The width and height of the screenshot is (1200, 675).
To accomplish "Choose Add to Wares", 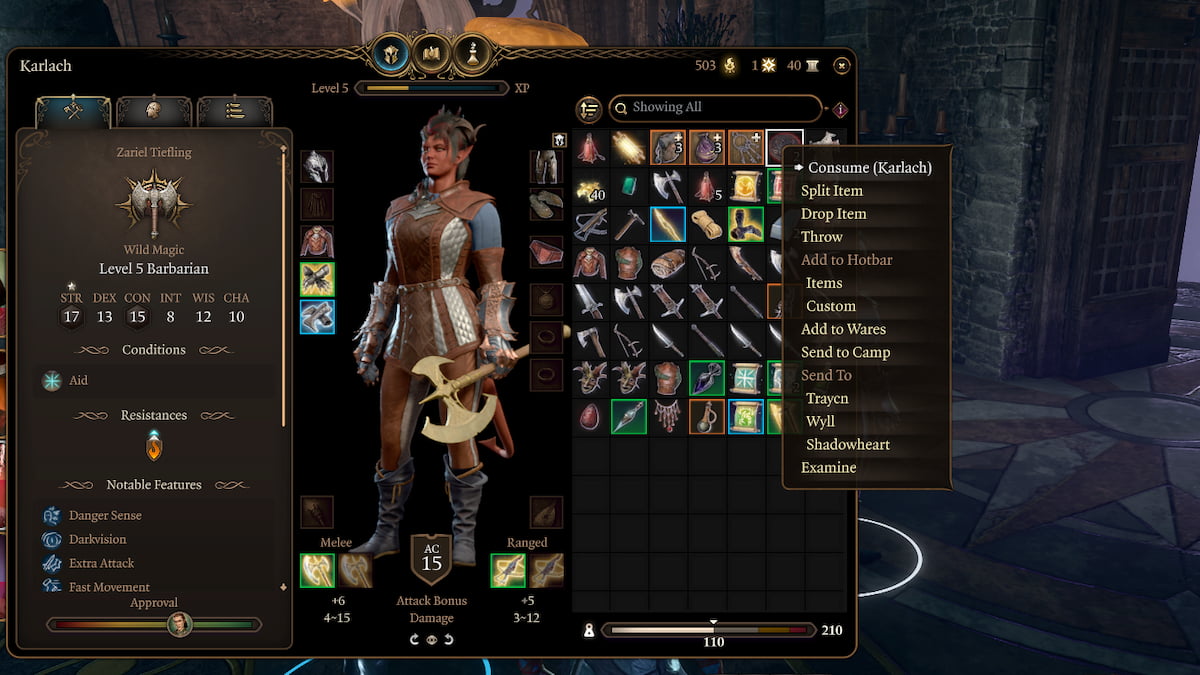I will [843, 329].
